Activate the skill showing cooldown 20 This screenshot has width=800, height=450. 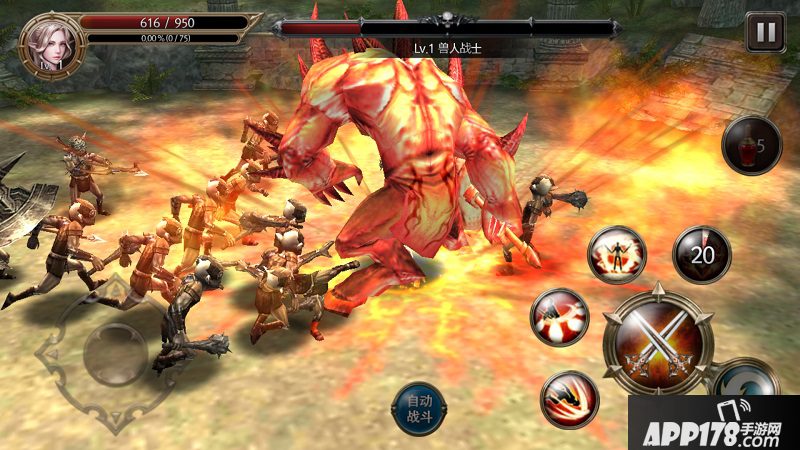(702, 254)
